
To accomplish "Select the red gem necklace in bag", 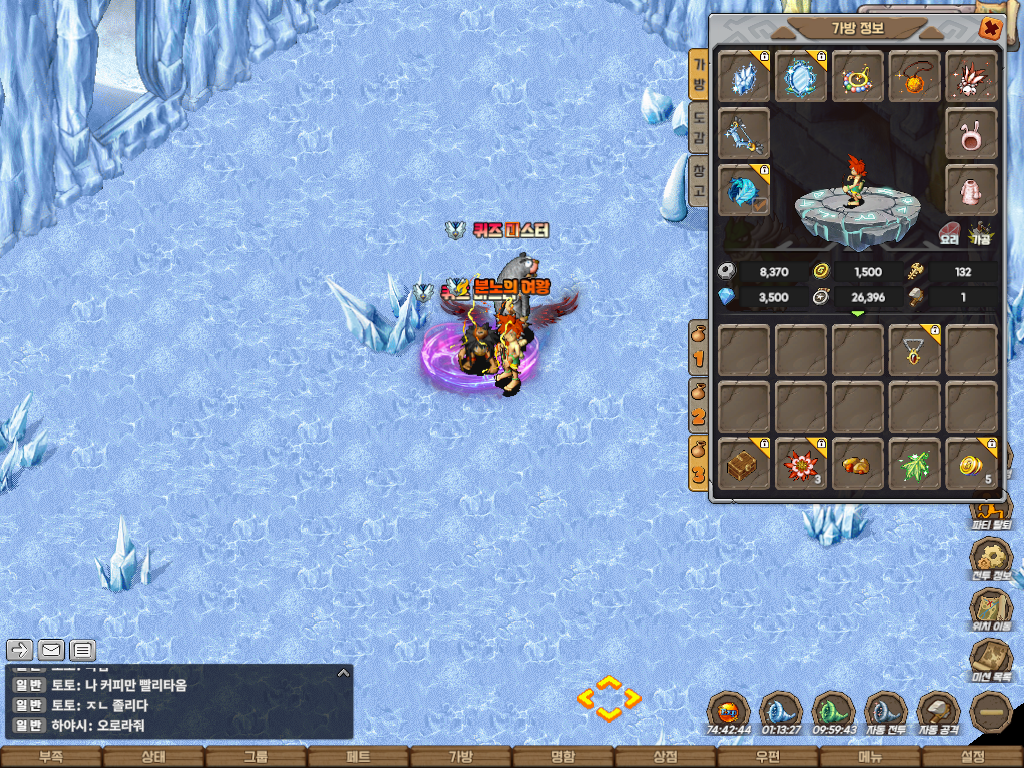I will point(914,350).
